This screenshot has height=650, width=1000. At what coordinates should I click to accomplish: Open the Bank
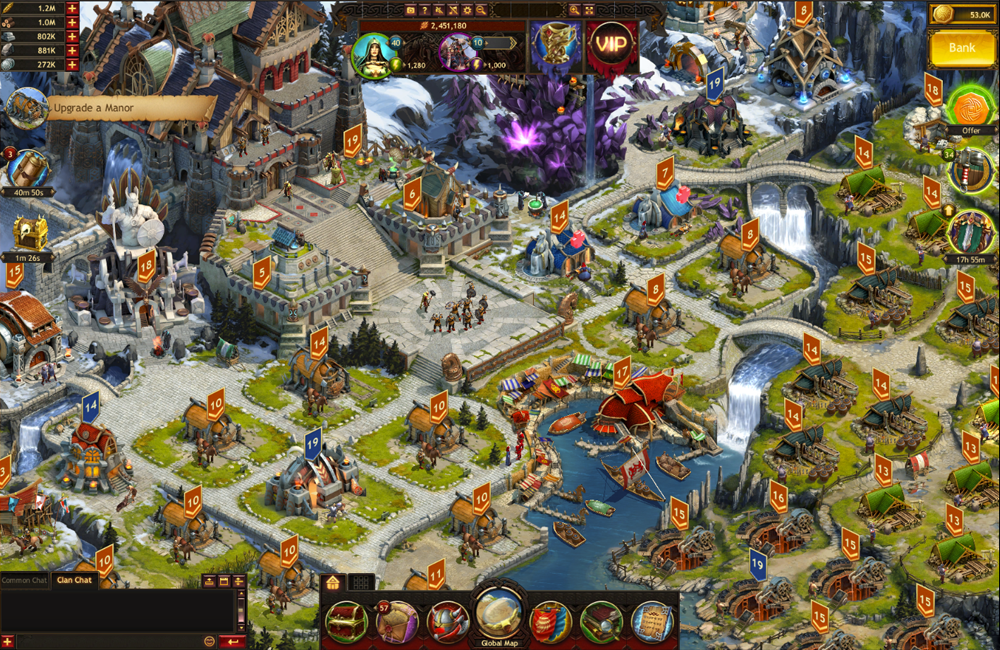962,47
